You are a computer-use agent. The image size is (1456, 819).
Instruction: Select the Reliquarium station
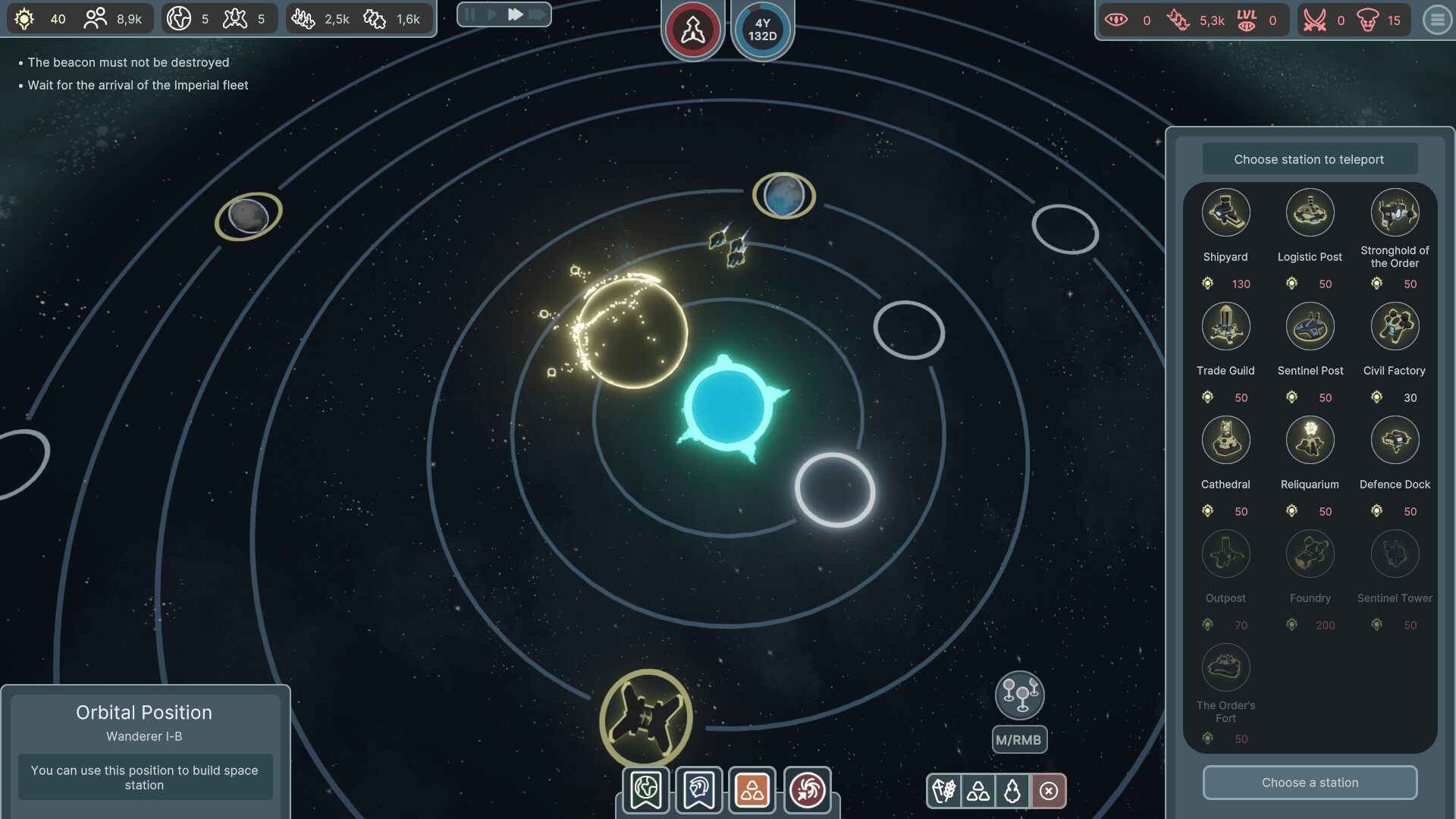(1310, 441)
